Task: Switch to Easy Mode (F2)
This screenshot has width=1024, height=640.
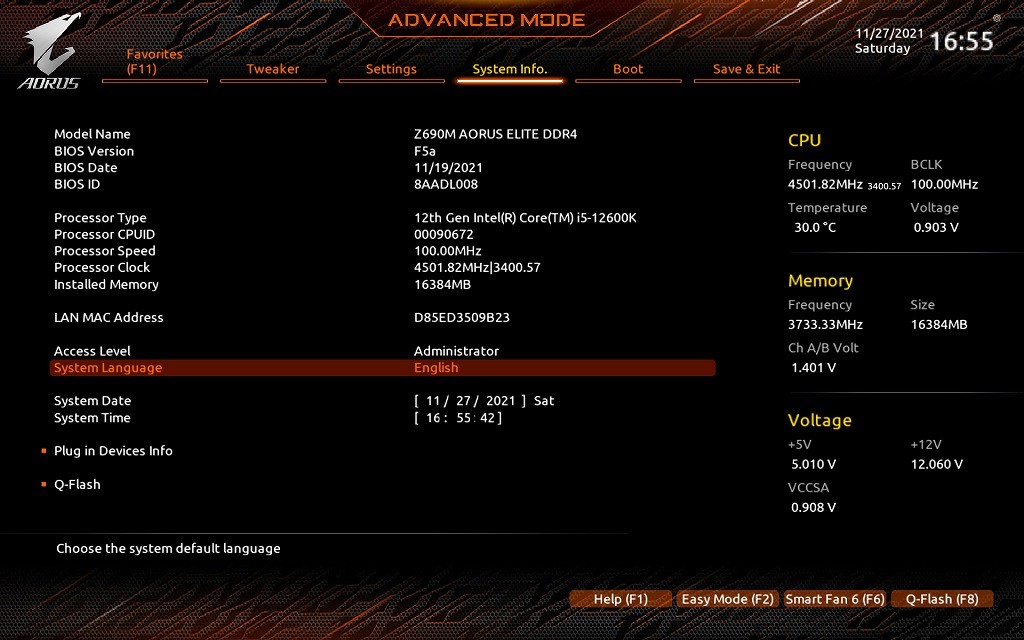Action: tap(728, 599)
